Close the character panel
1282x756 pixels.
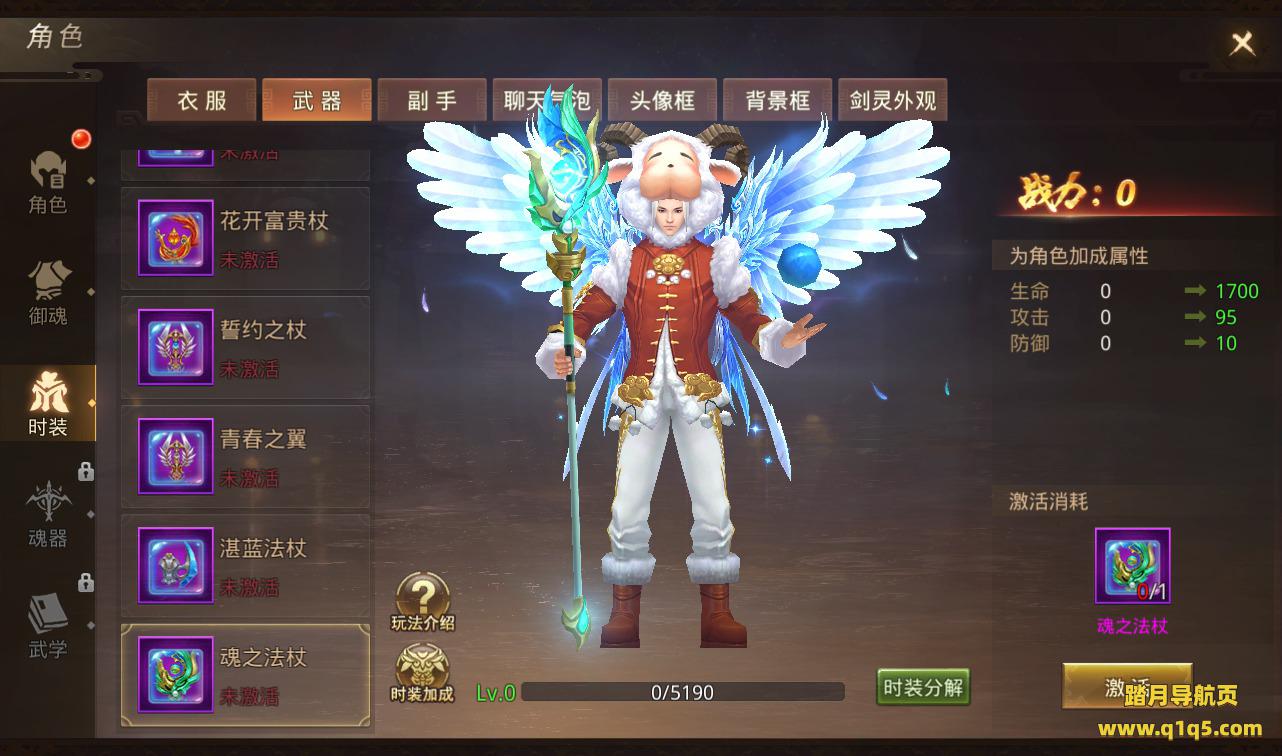[1242, 43]
